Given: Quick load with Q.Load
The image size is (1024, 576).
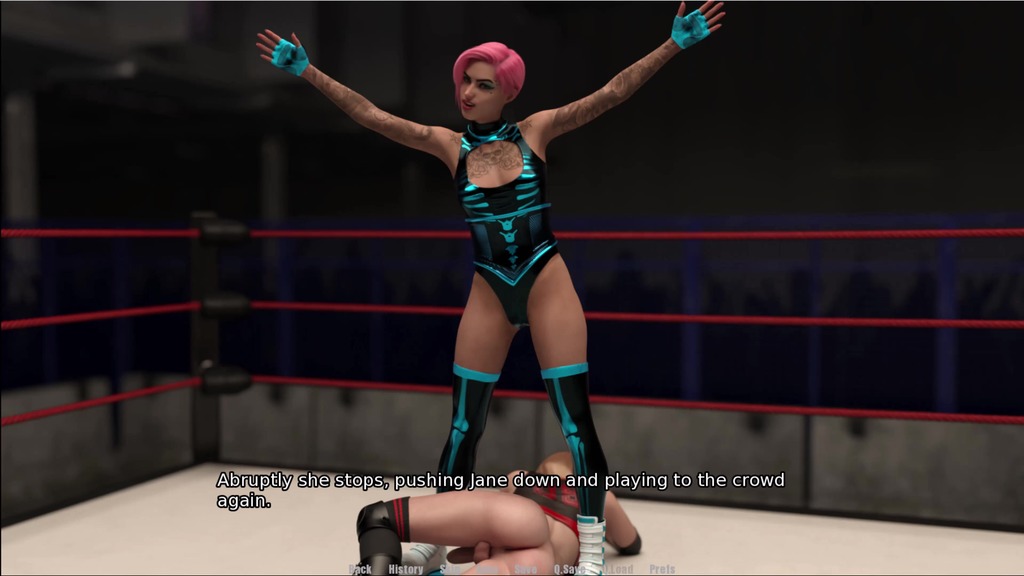Looking at the screenshot, I should (616, 569).
